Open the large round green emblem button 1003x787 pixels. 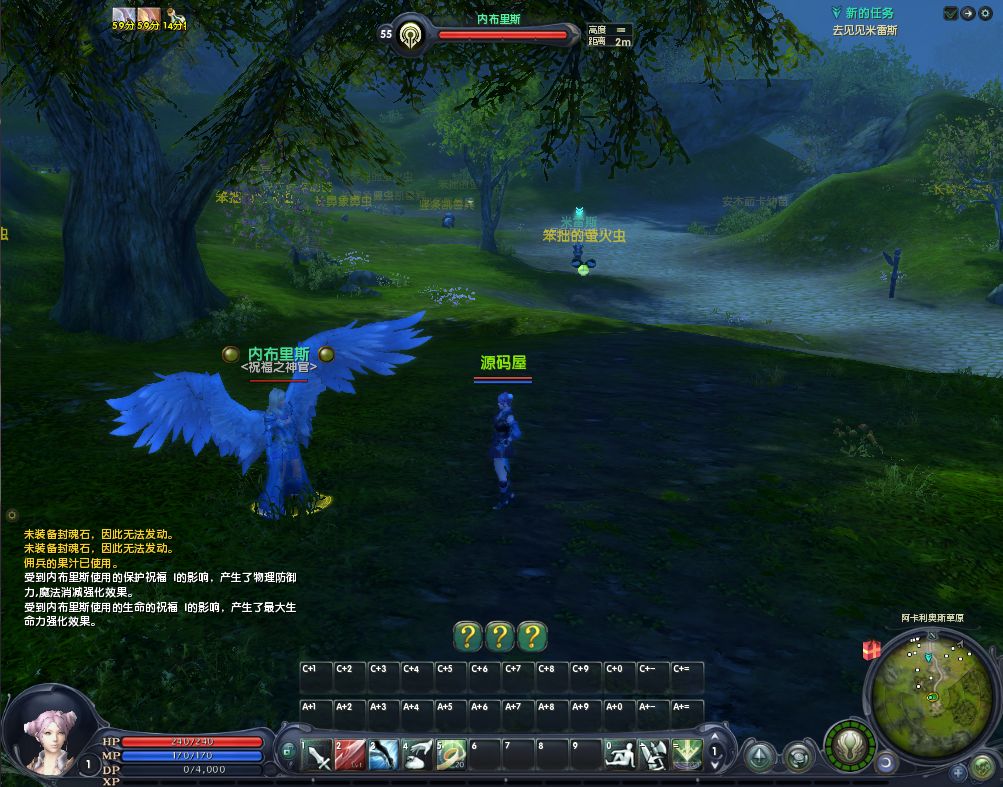point(850,744)
